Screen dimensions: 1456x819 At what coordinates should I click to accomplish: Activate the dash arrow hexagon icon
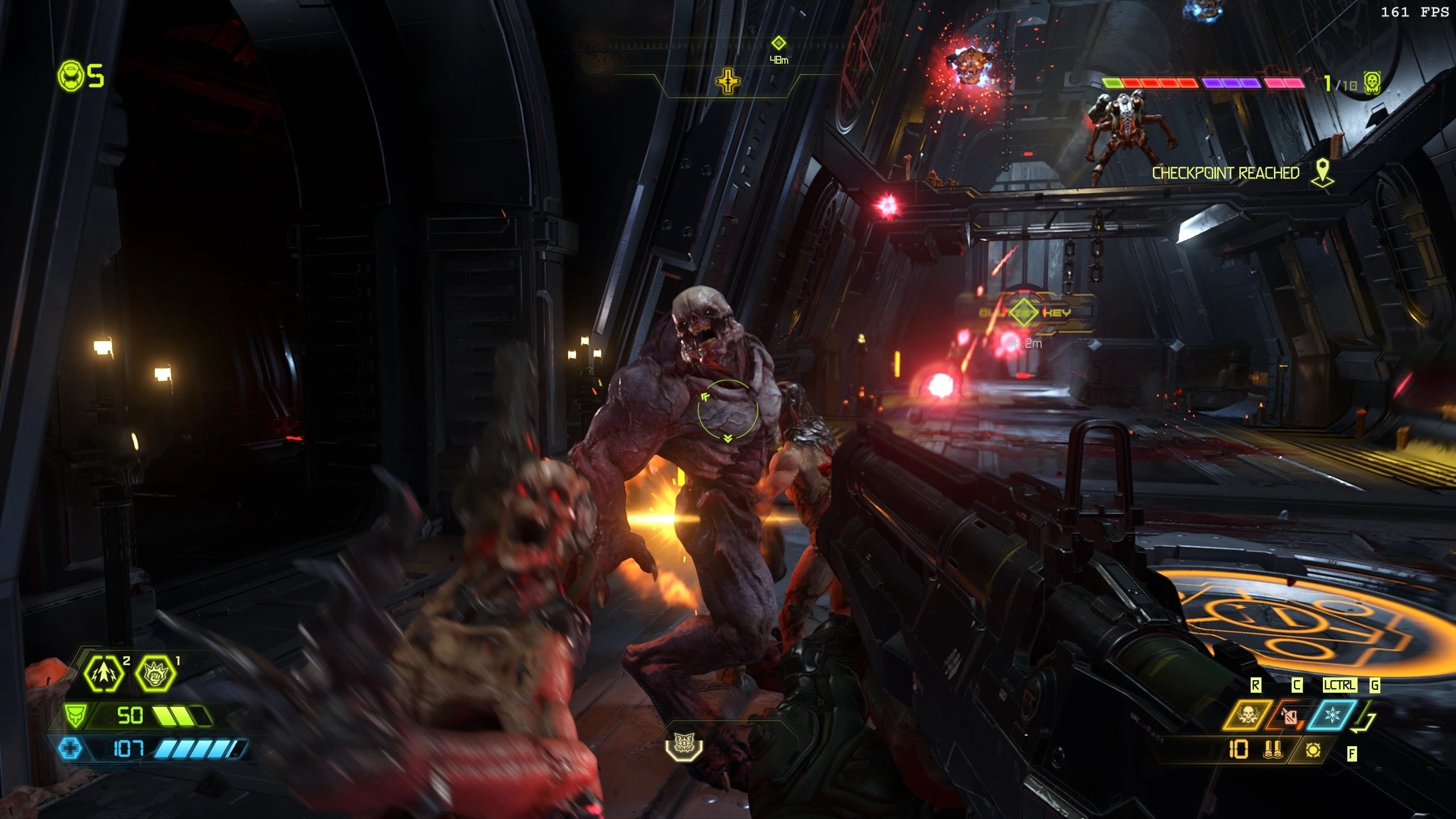(104, 673)
